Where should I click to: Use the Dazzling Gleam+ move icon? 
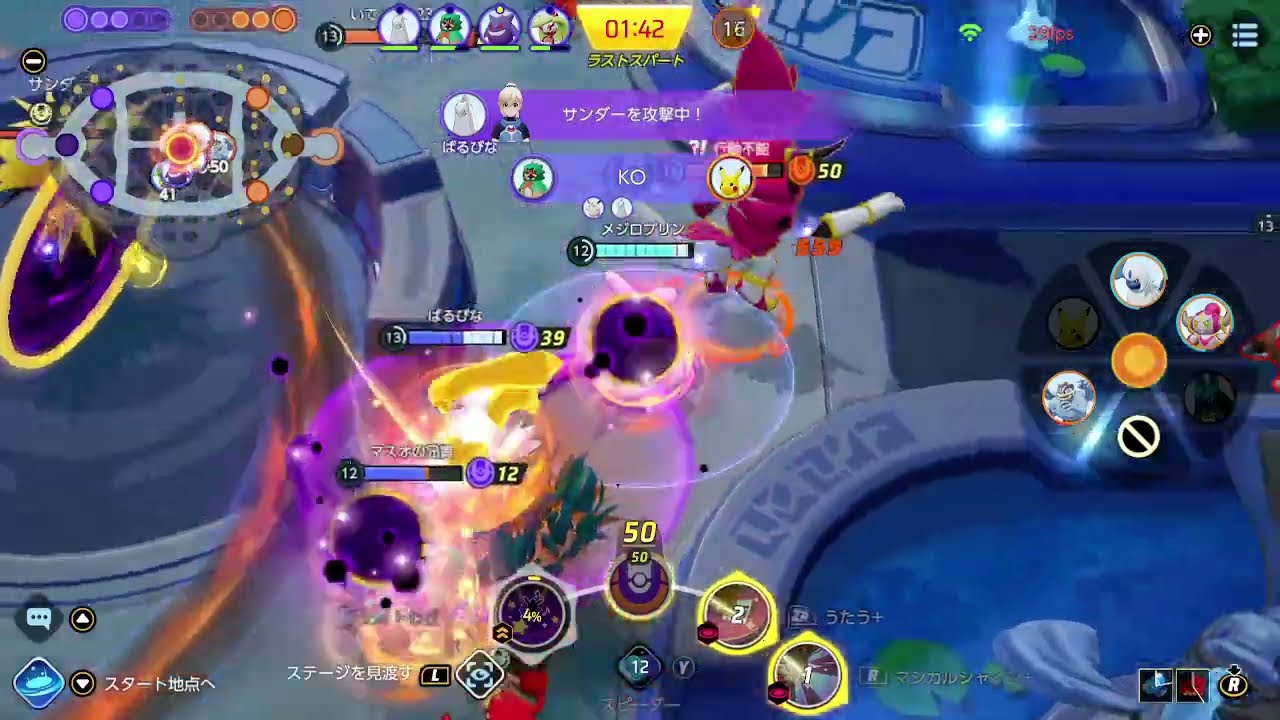coord(808,677)
